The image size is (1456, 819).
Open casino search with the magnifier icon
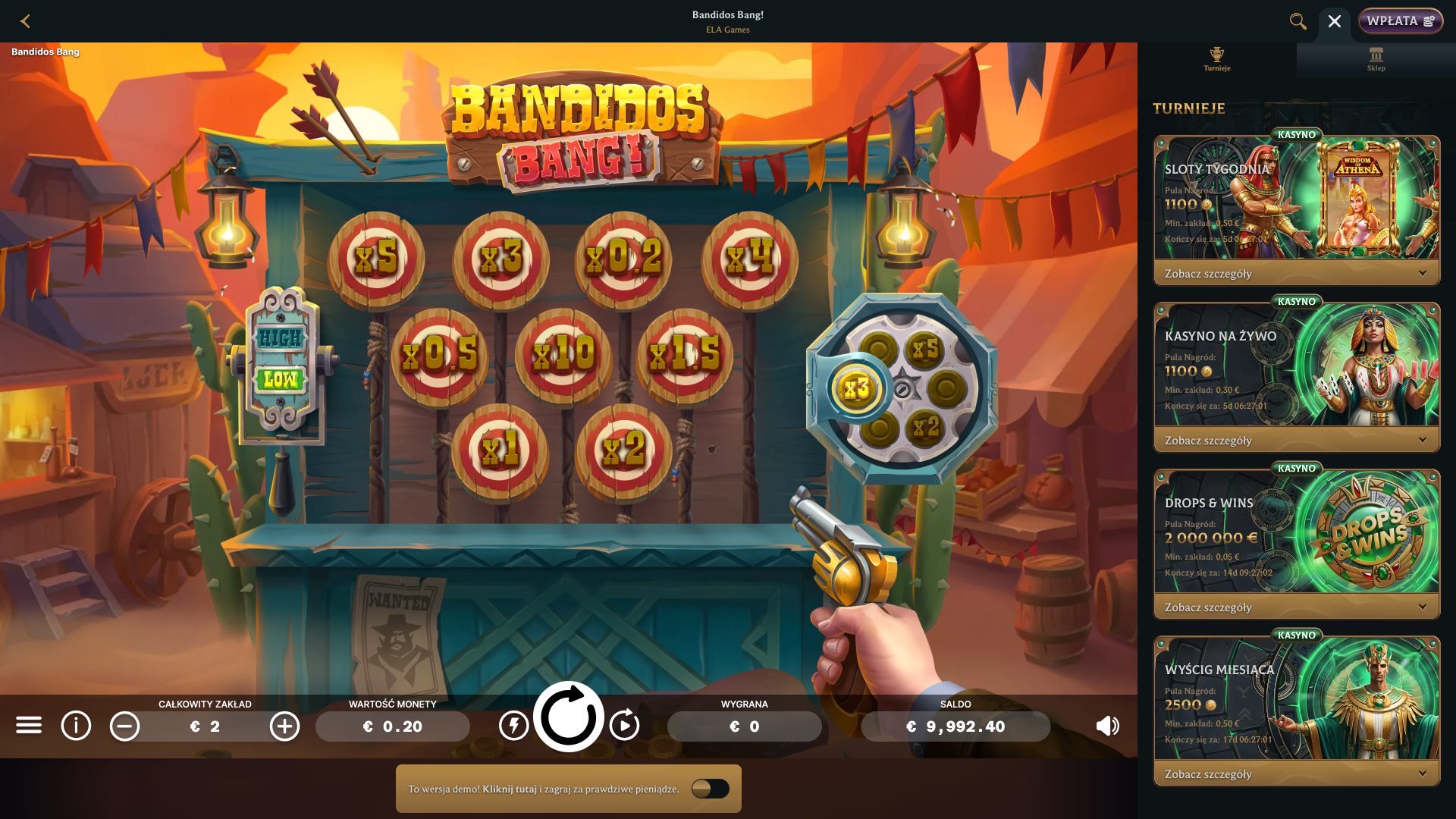(1298, 21)
